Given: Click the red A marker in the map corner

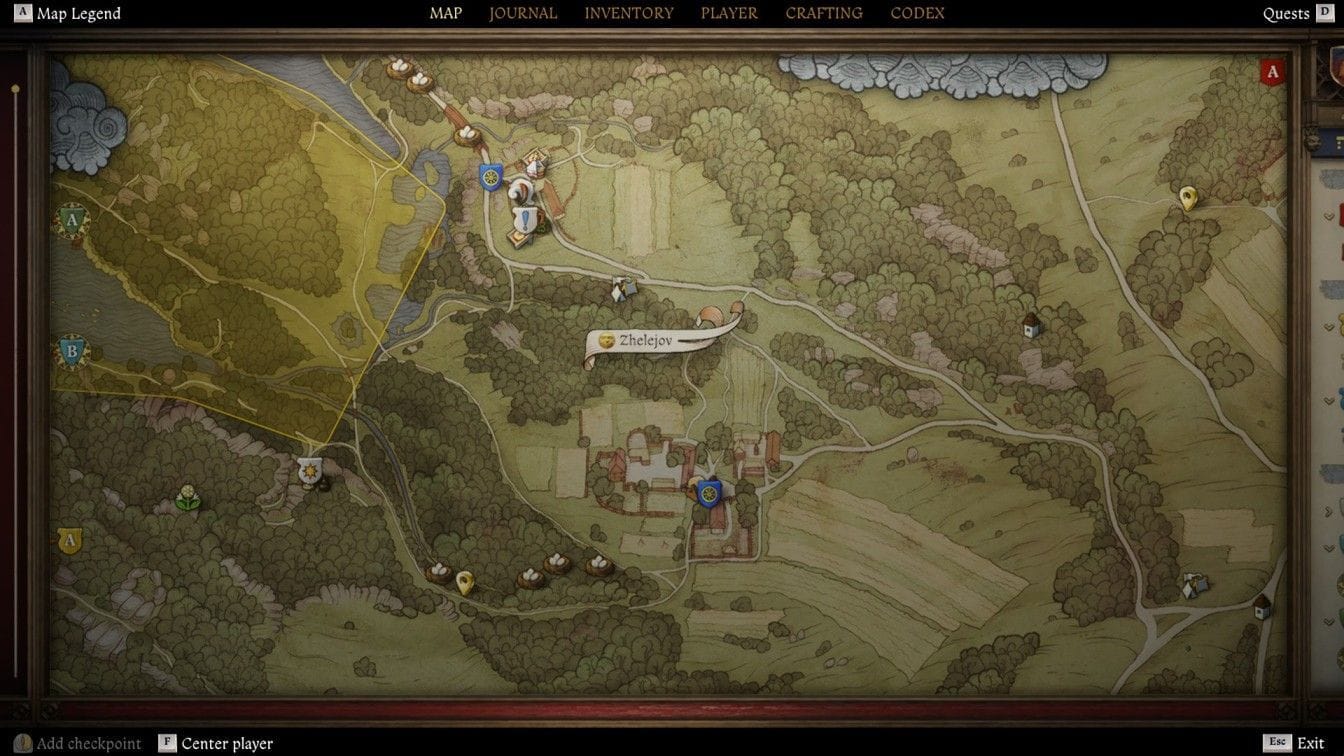Looking at the screenshot, I should [1272, 71].
